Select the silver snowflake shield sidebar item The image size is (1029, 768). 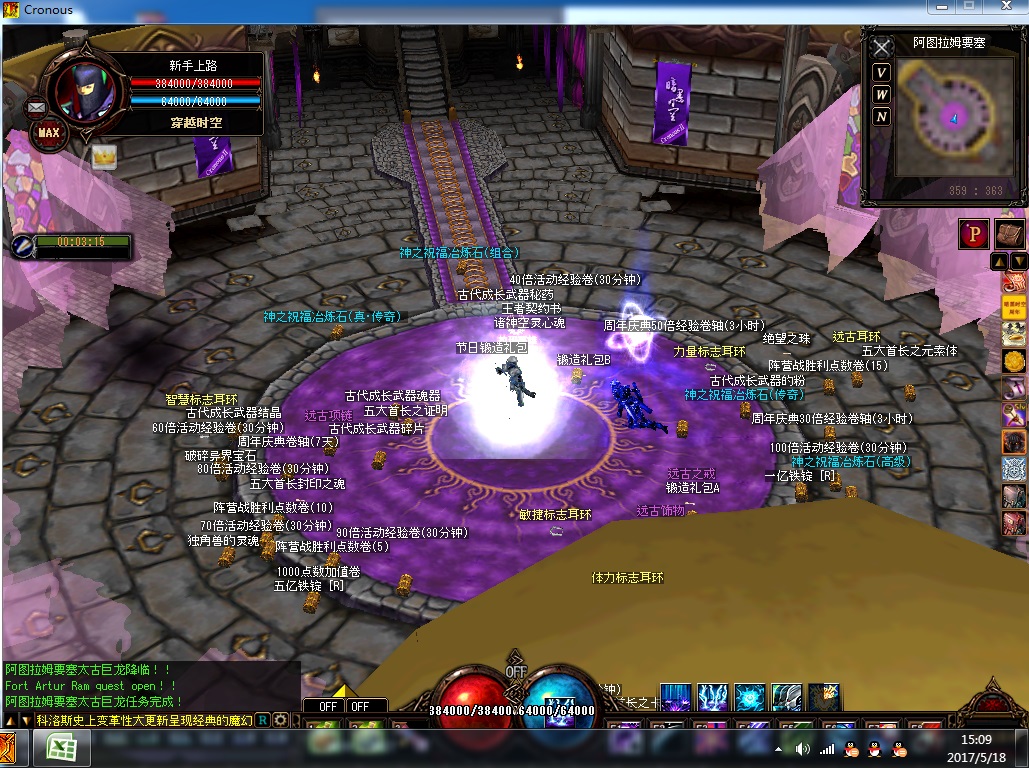coord(1014,468)
